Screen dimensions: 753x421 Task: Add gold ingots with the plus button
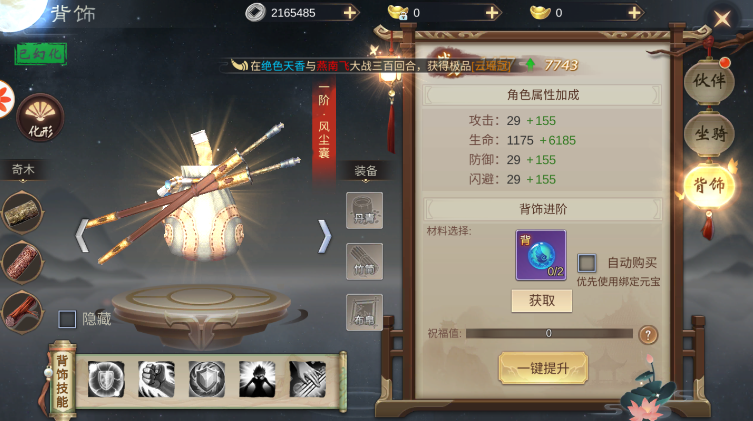point(633,13)
